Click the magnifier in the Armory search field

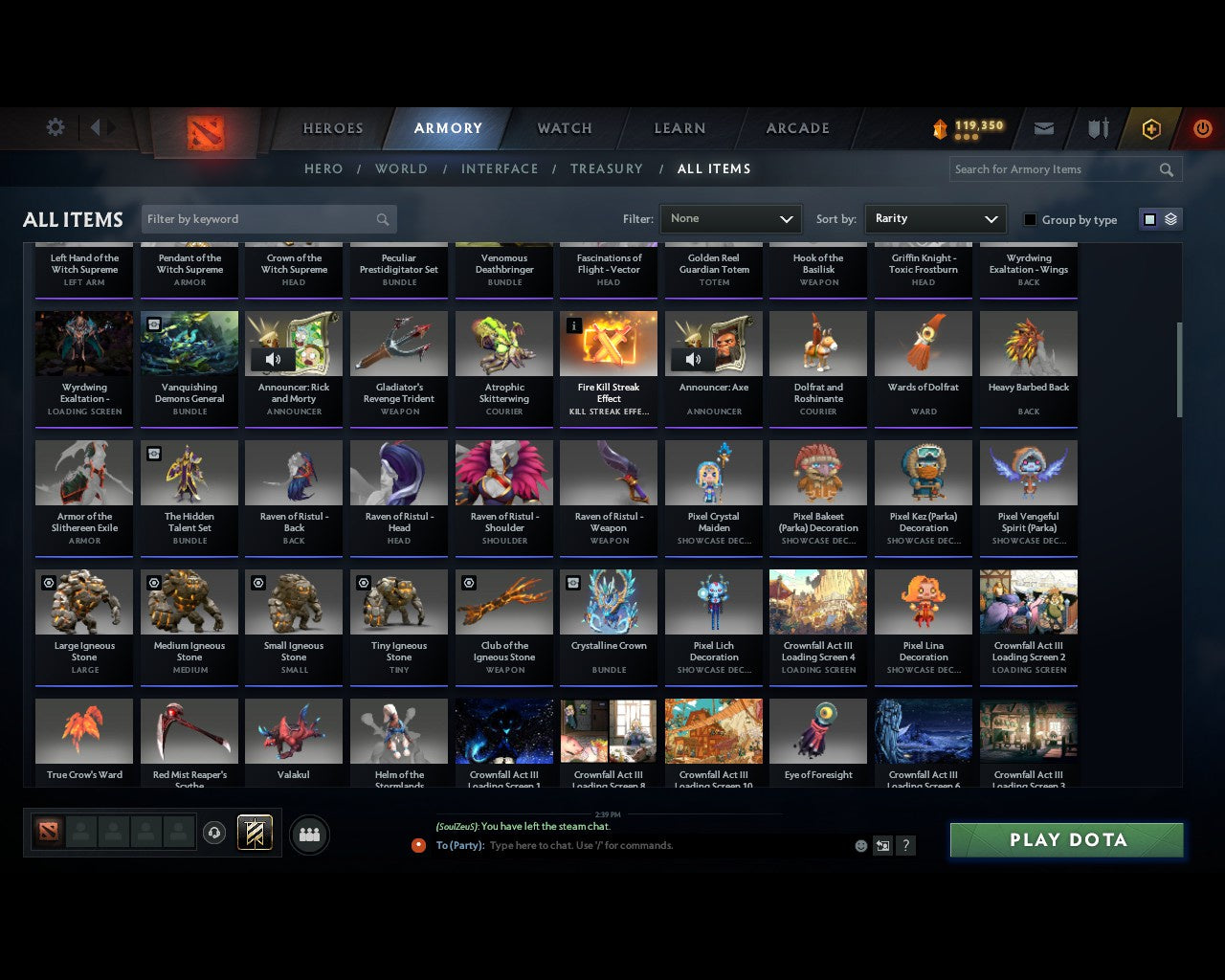click(1166, 169)
